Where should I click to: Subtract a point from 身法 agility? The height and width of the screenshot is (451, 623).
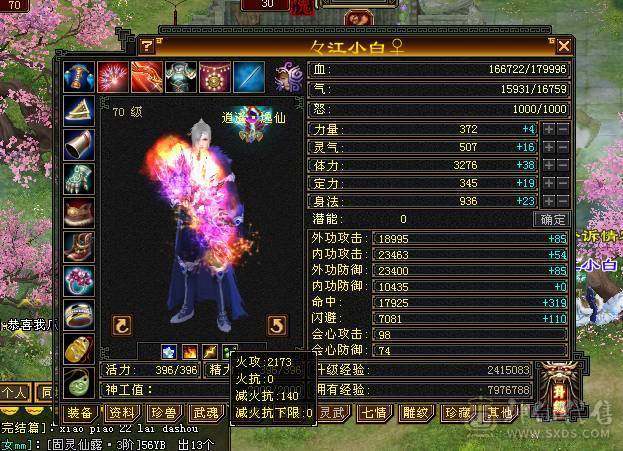562,200
